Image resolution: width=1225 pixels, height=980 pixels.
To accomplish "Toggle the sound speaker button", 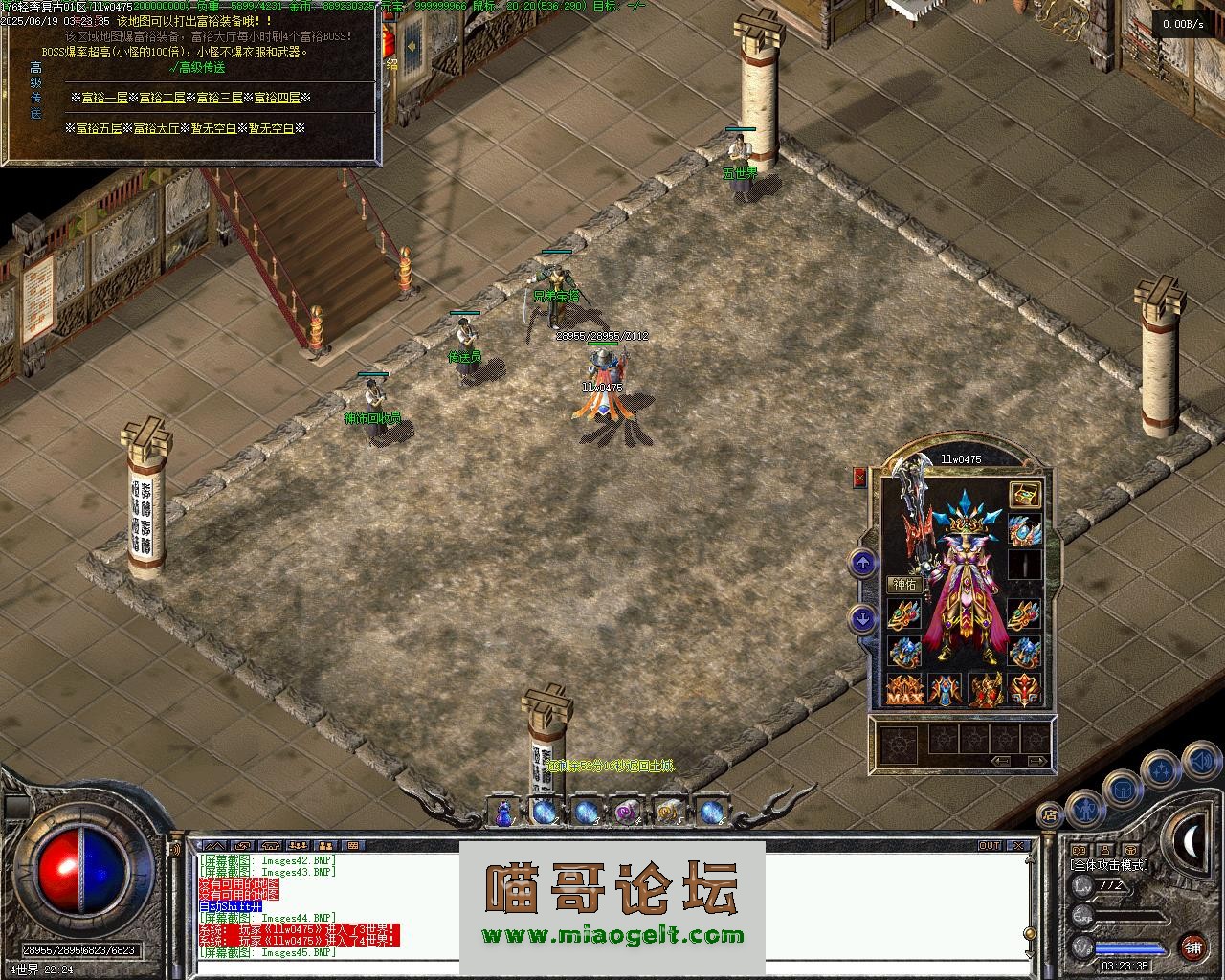I will [x=1200, y=763].
